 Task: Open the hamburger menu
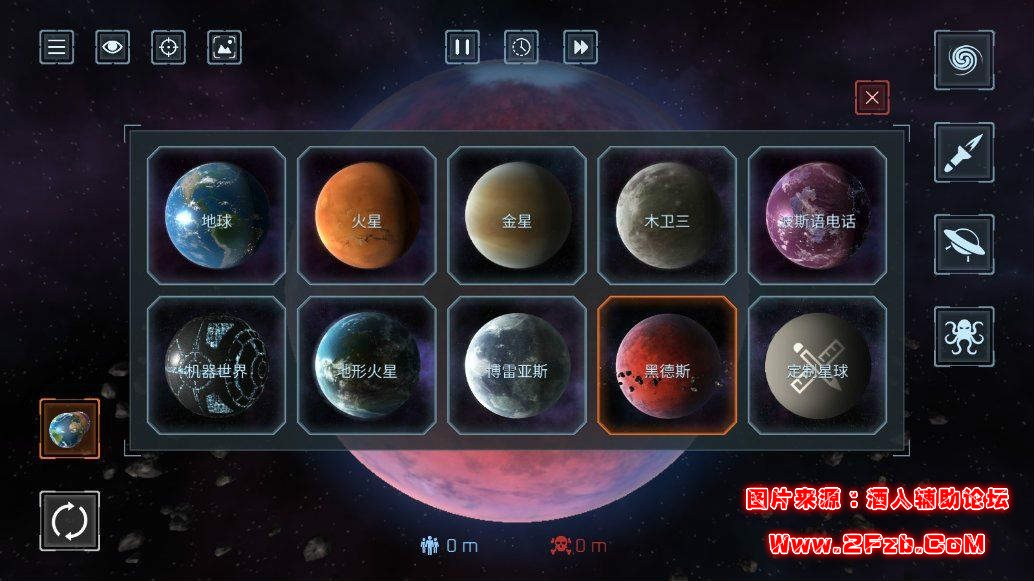click(57, 47)
